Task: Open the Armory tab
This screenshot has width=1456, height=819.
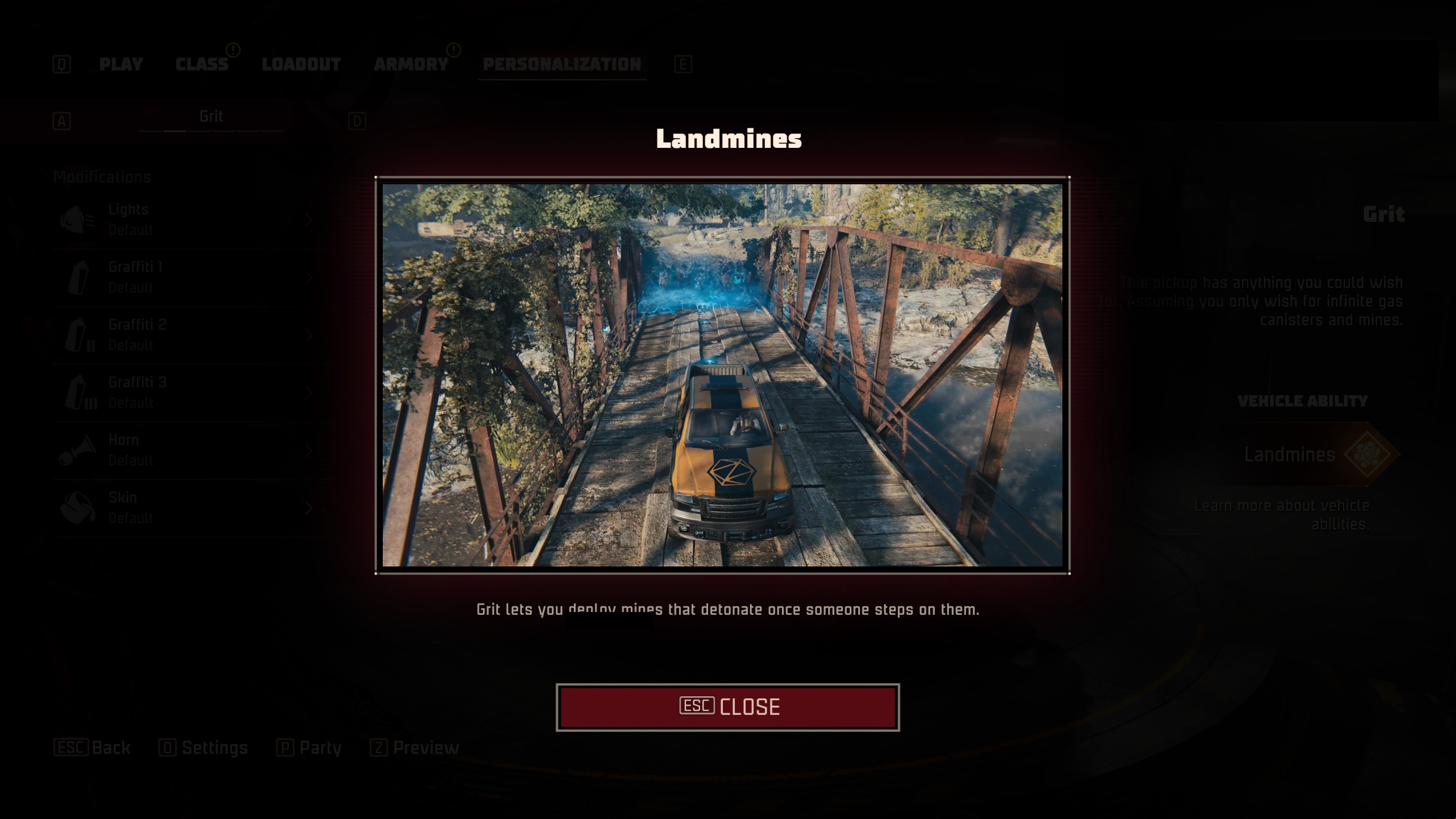Action: click(411, 64)
